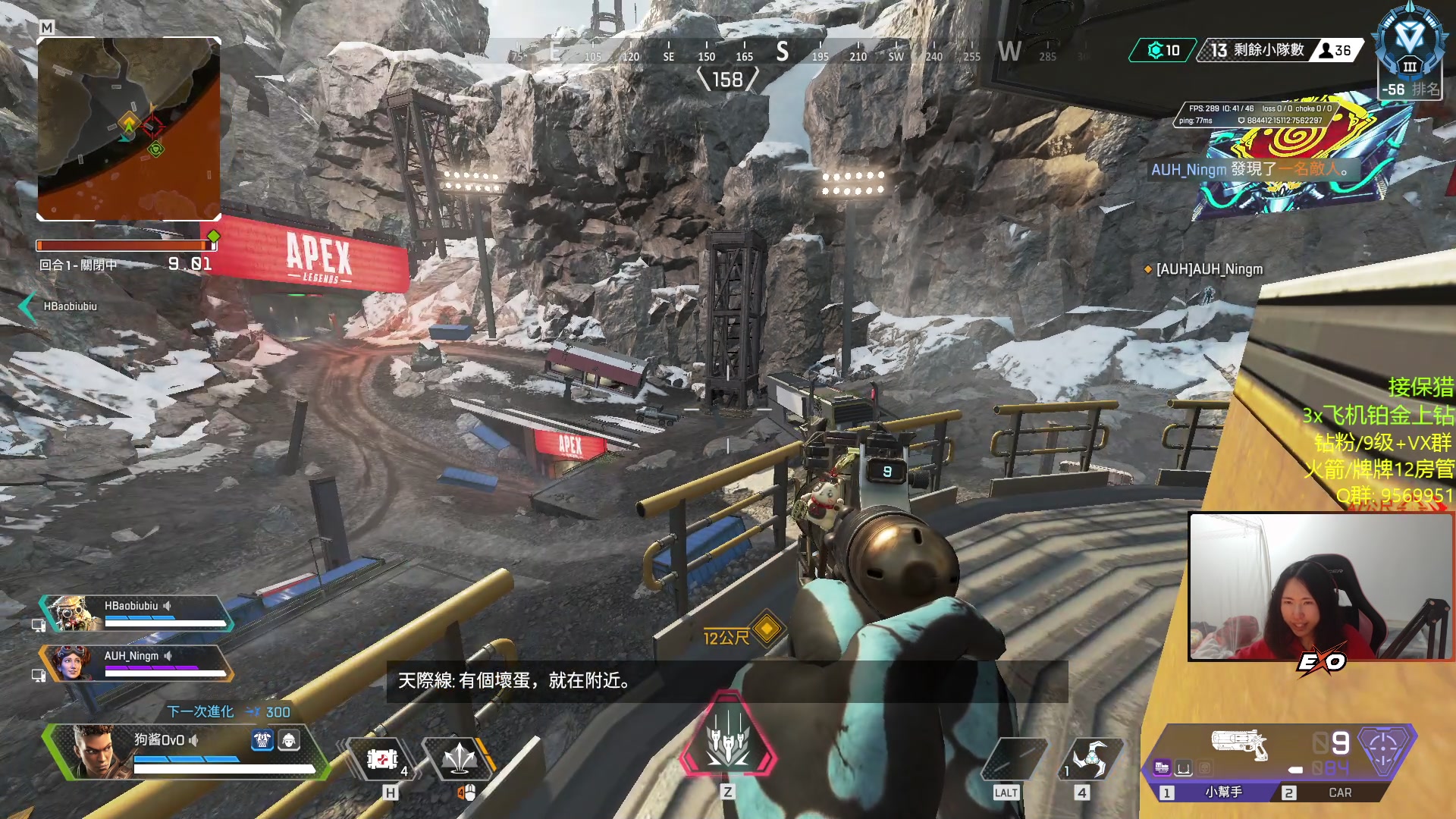The image size is (1456, 819).
Task: Switch to the CAR weapon slot
Action: pyautogui.click(x=1338, y=792)
